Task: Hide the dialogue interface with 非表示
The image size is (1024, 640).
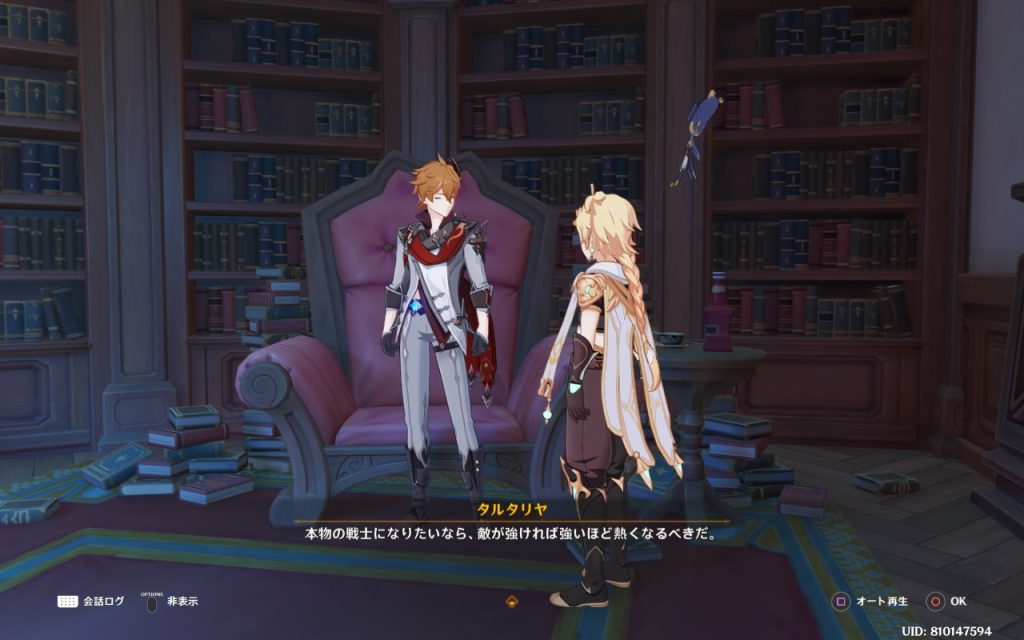Action: pos(172,601)
